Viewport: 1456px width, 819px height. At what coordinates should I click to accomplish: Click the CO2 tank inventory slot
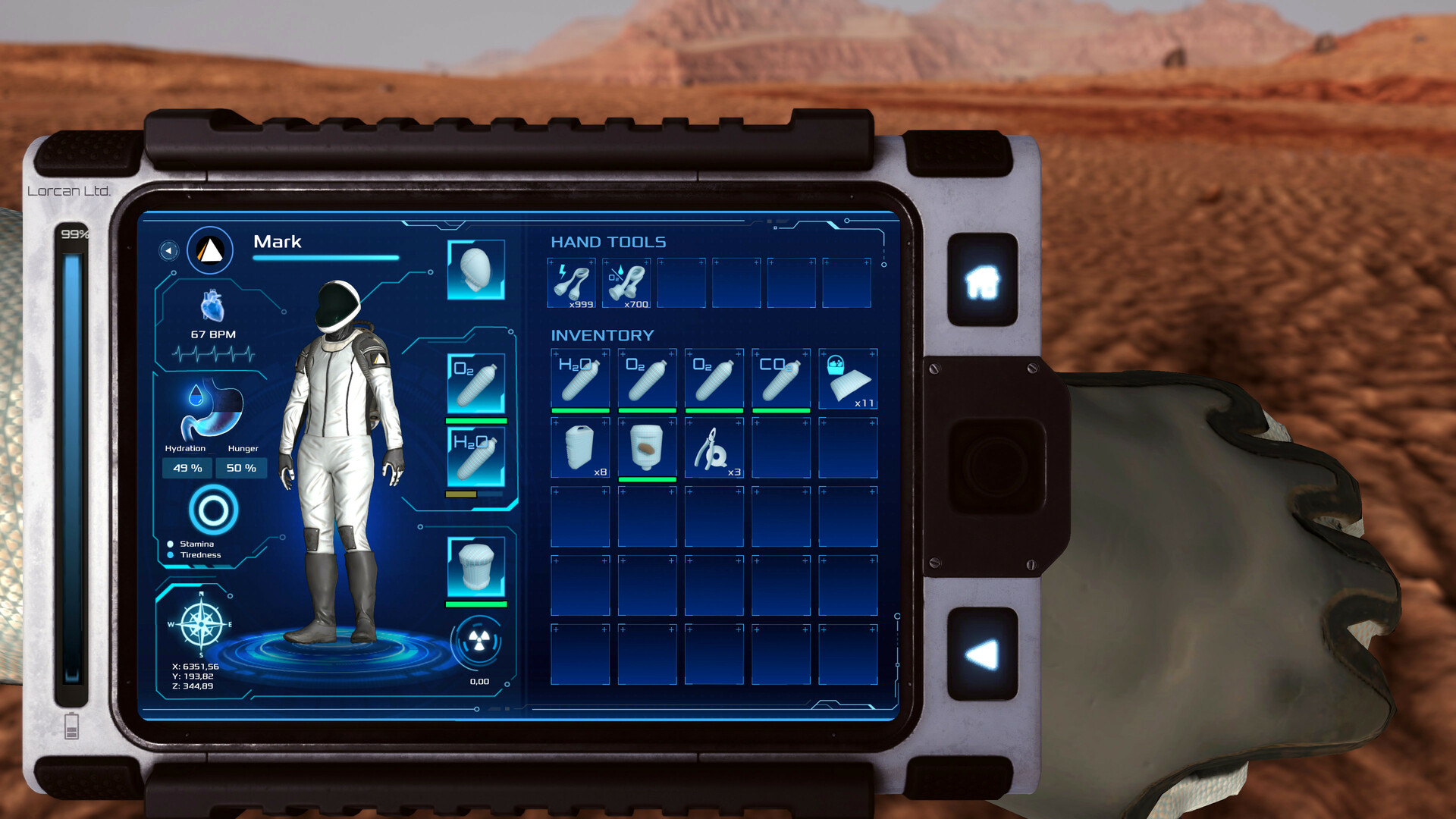pos(780,379)
